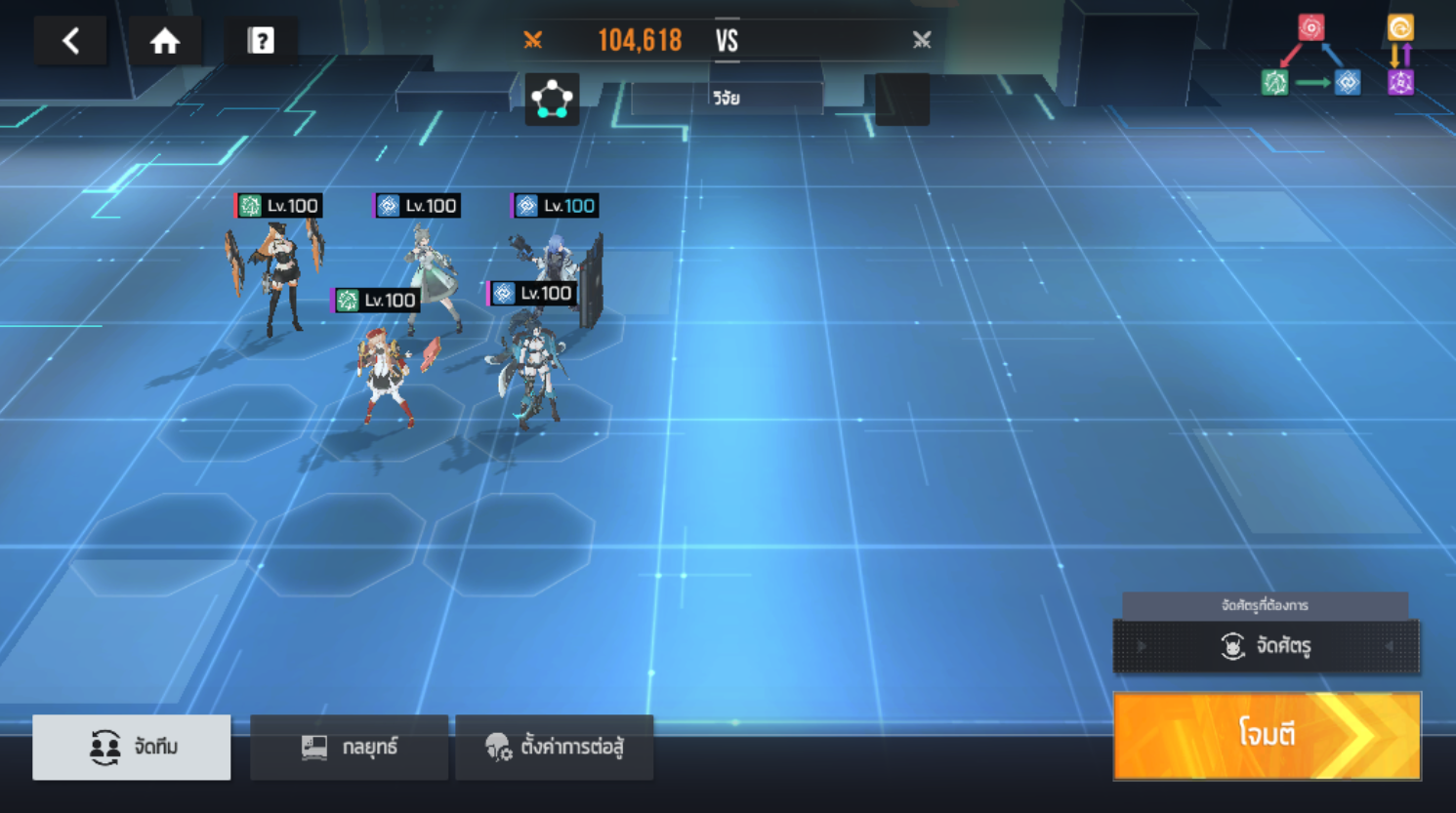This screenshot has height=813, width=1456.
Task: Select the orange-winged Lv.100 unit
Action: coord(275,273)
